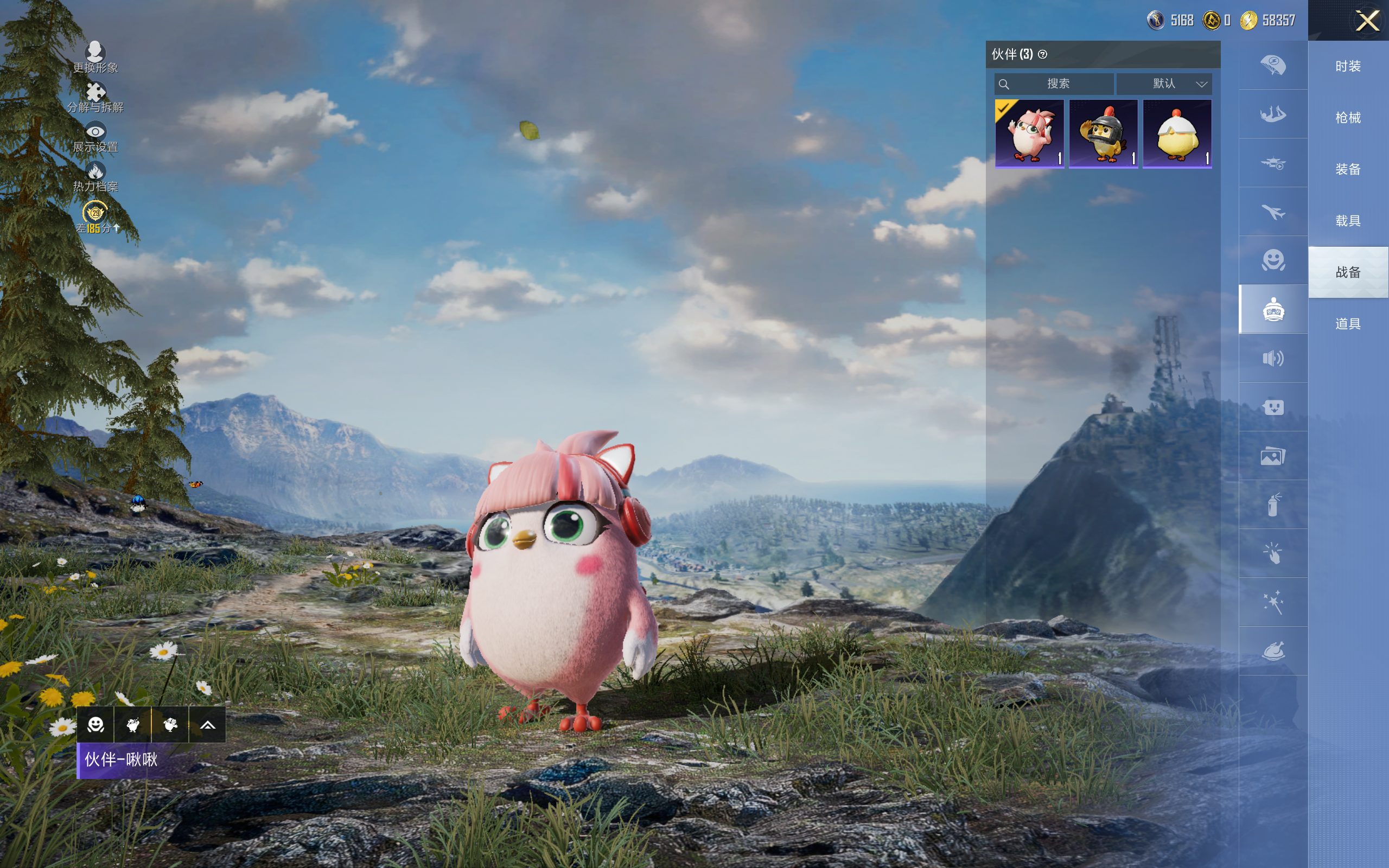Open 展示设置 display settings
The image size is (1389, 868).
point(95,137)
